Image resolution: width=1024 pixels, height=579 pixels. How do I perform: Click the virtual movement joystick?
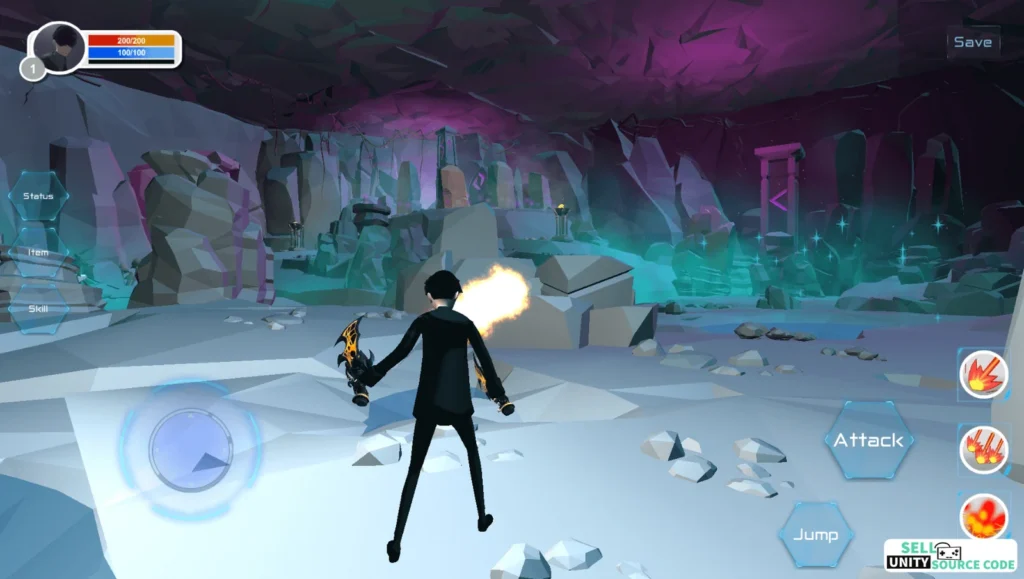point(190,449)
